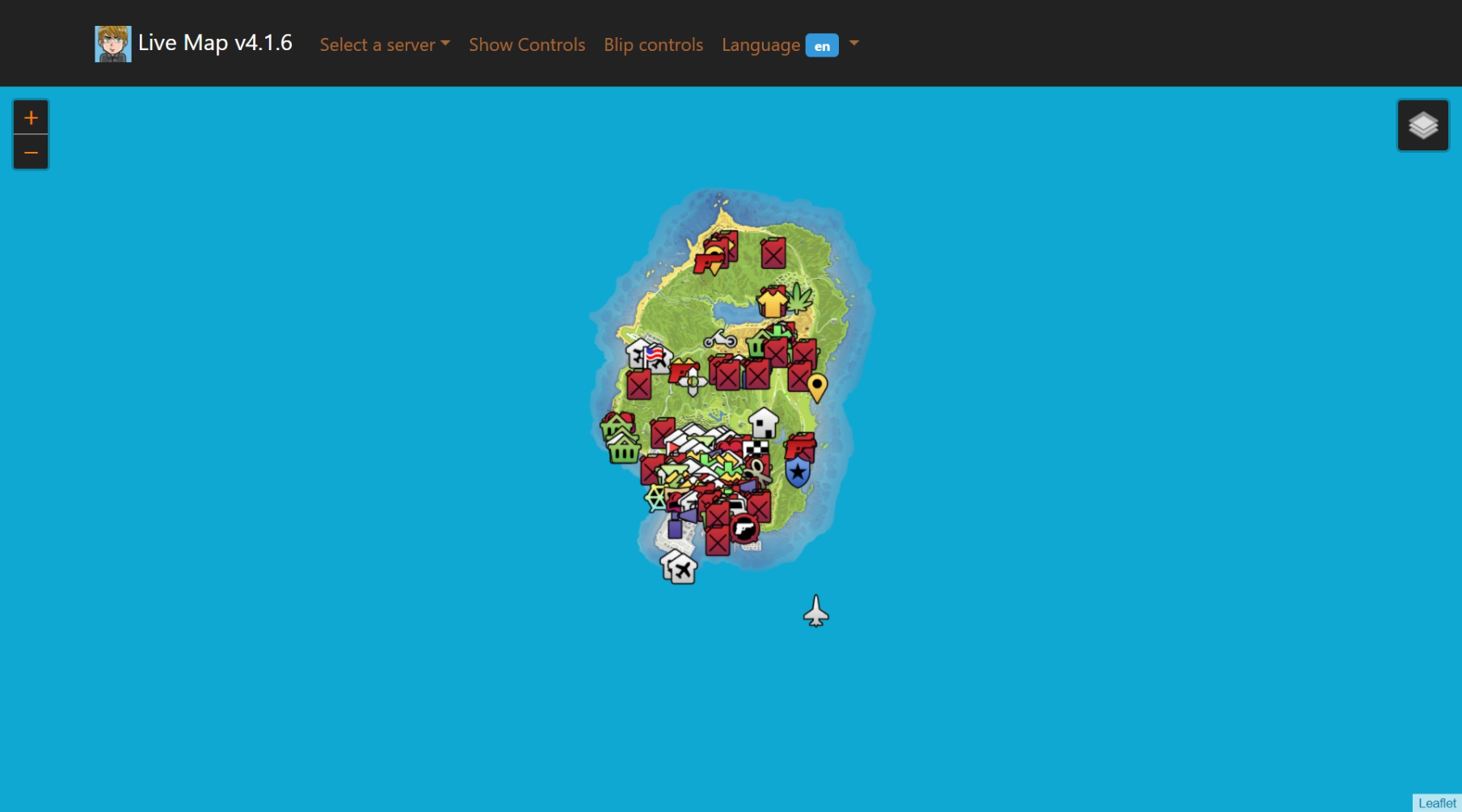This screenshot has width=1462, height=812.
Task: Open the Leaflet attribution link
Action: [1438, 802]
